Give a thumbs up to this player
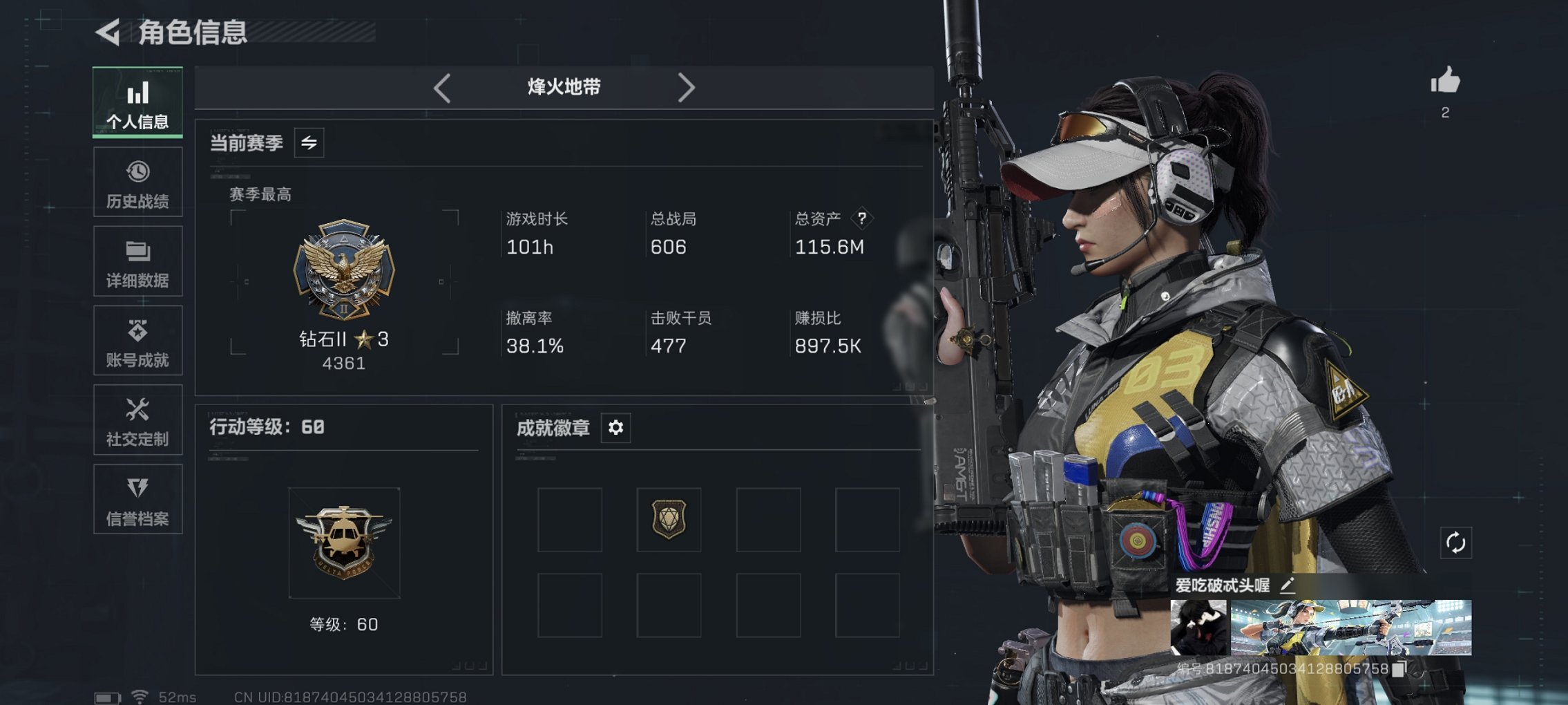 click(x=1446, y=84)
